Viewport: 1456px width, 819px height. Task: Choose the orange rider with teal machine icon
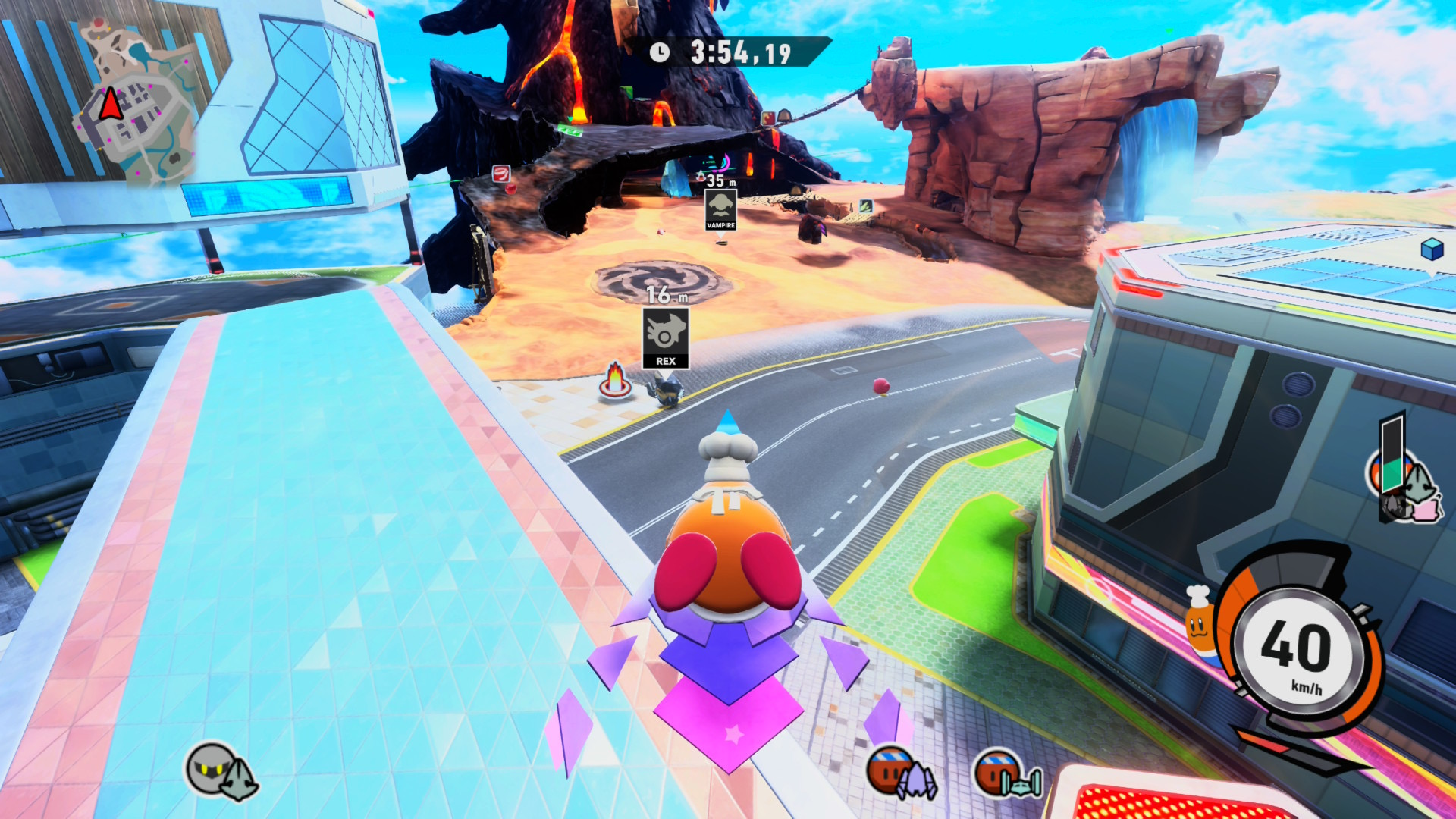1007,773
